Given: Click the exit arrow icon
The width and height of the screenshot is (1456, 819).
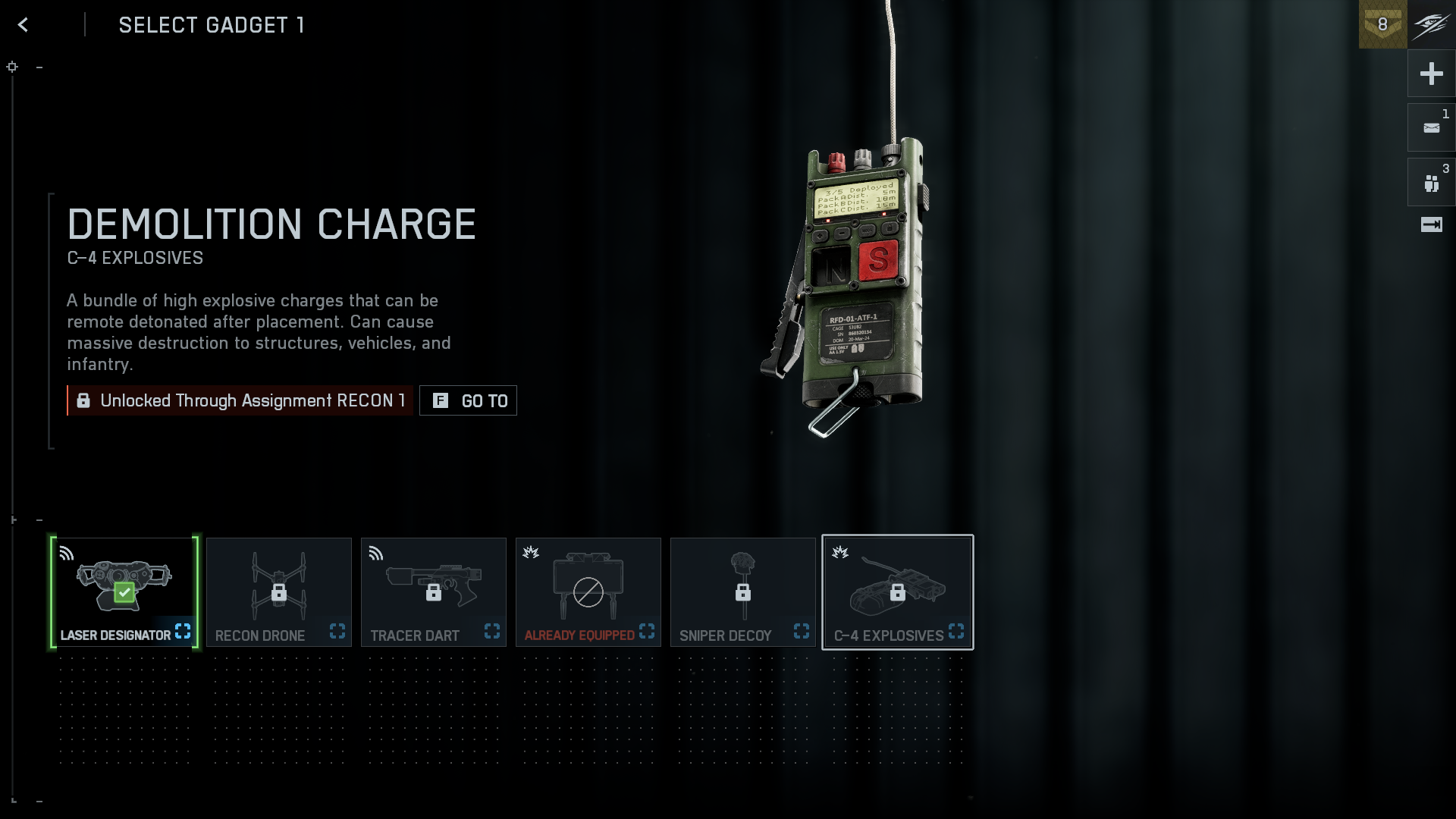Looking at the screenshot, I should (1431, 224).
